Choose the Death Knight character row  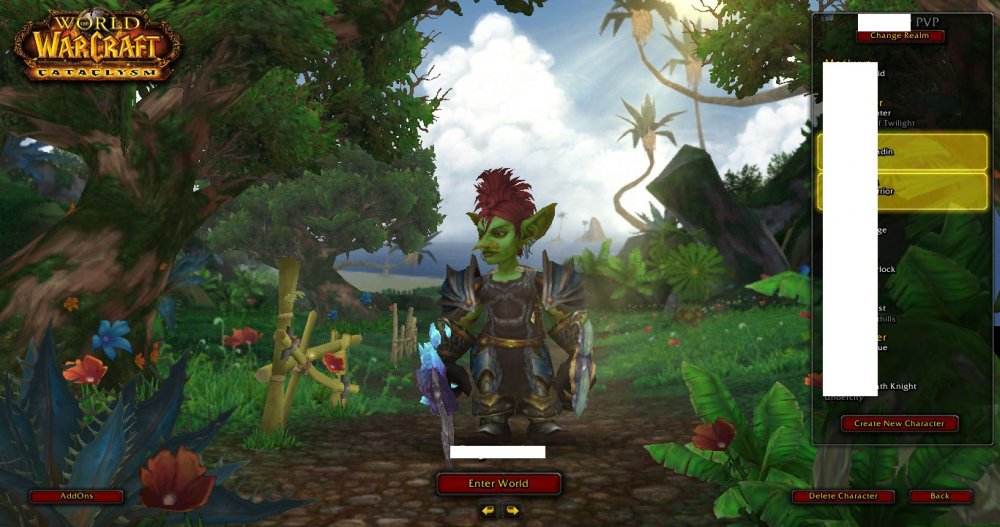pos(902,387)
